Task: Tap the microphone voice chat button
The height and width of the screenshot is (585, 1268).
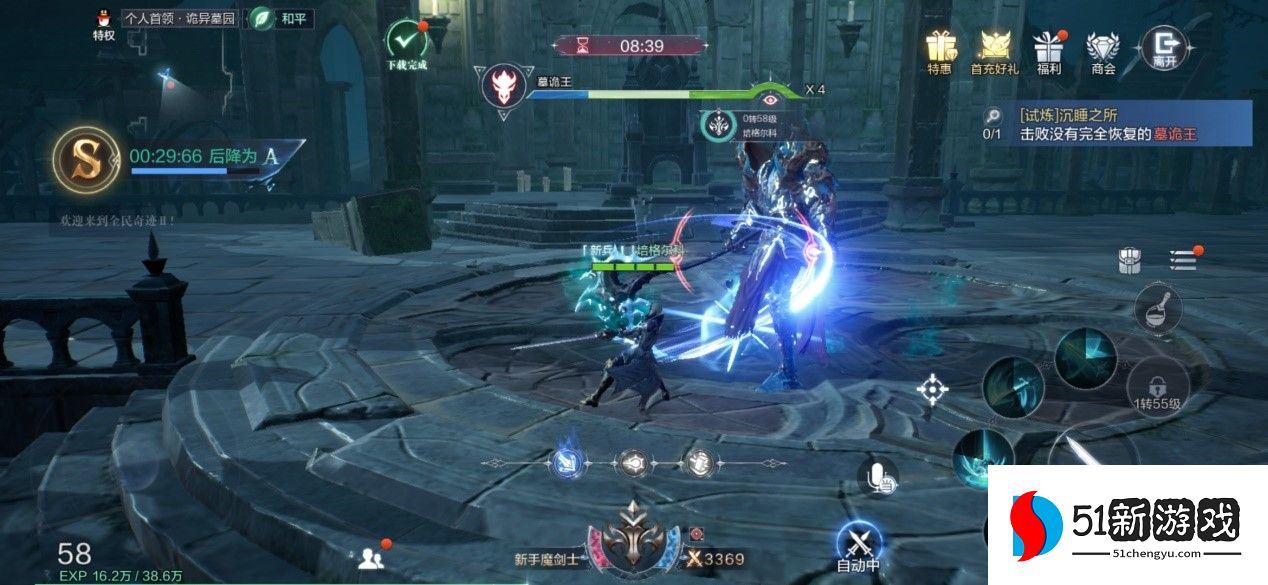Action: pyautogui.click(x=877, y=477)
